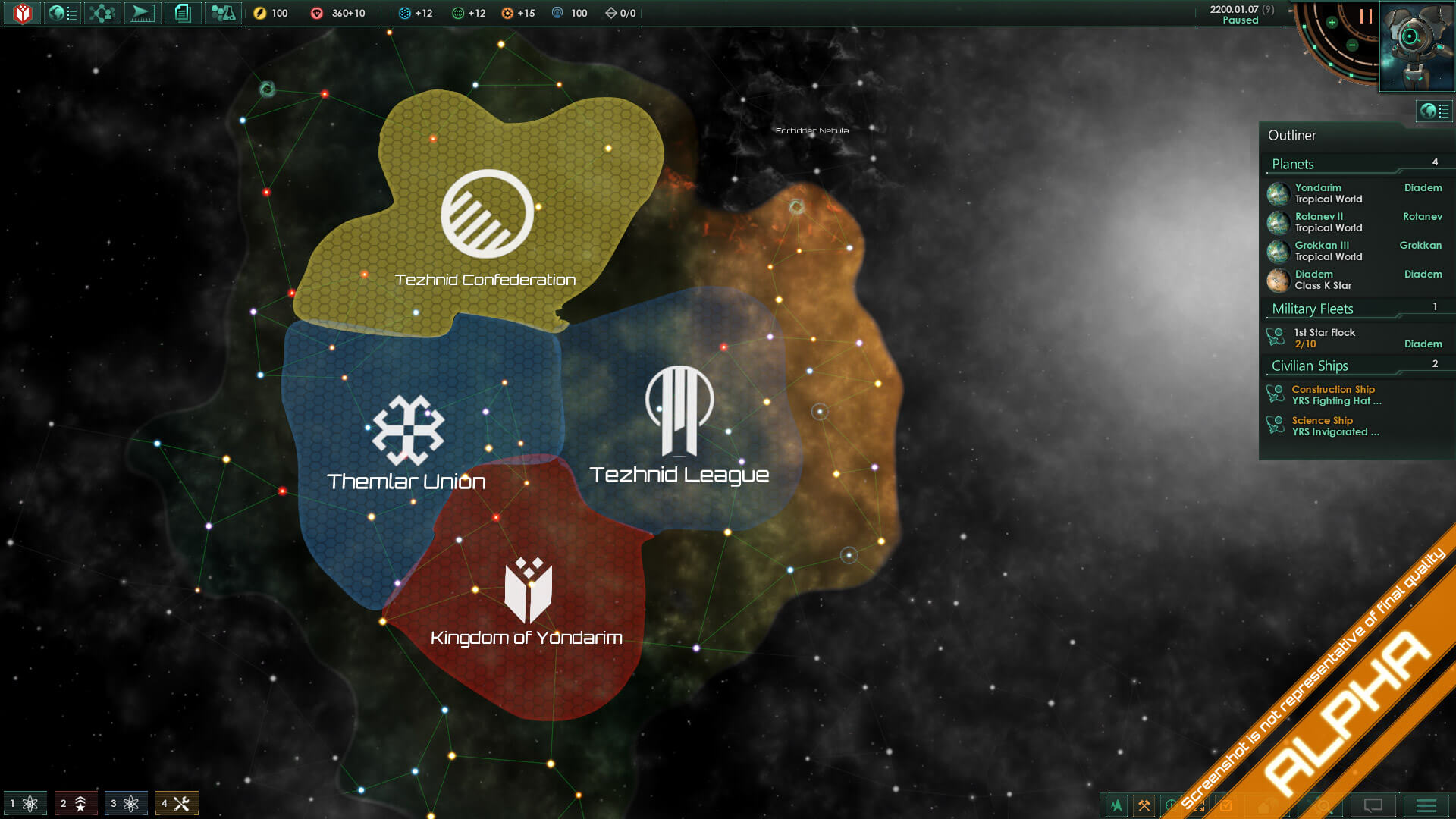Viewport: 1456px width, 819px height.
Task: Expand the Civilian Ships section
Action: [x=1309, y=366]
